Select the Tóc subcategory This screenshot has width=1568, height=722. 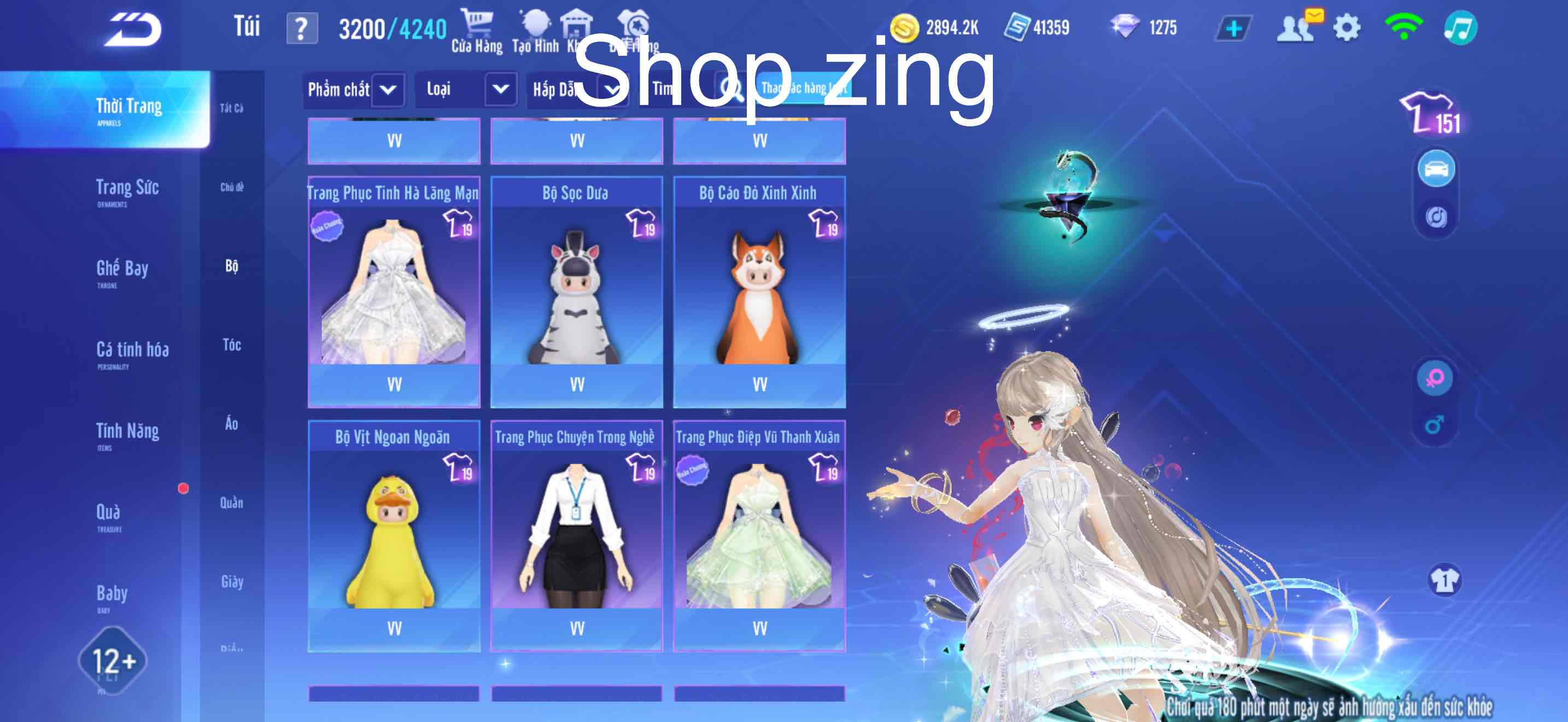(232, 345)
